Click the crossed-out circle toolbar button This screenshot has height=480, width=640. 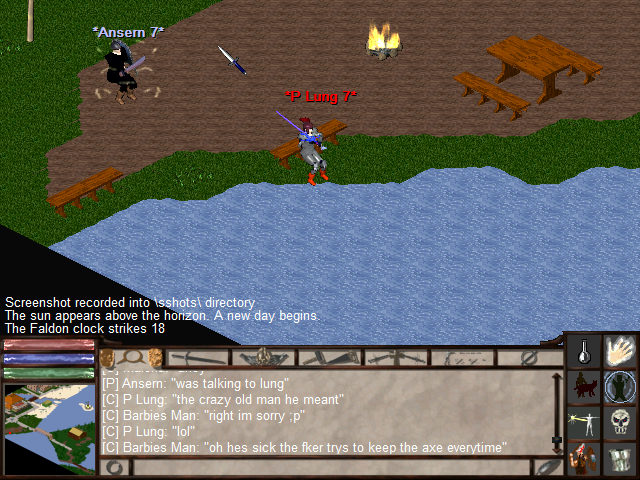[530, 357]
